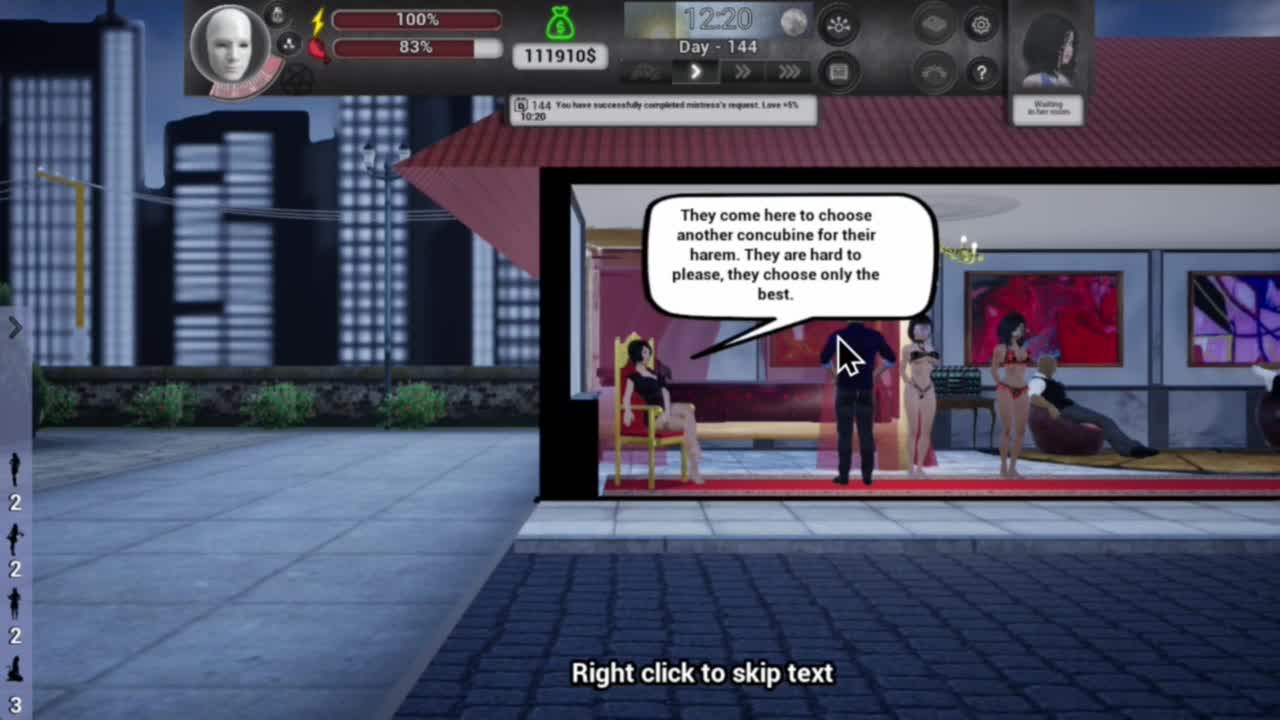Open the journal button below sun icon
This screenshot has height=720, width=1280.
click(x=838, y=72)
